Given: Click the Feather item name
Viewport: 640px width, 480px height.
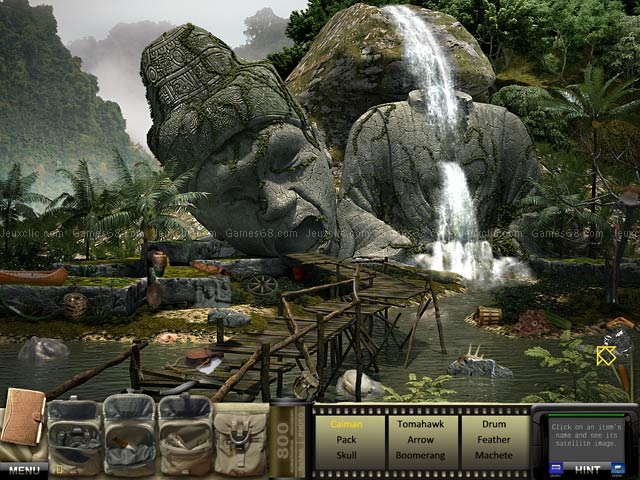Looking at the screenshot, I should point(494,439).
